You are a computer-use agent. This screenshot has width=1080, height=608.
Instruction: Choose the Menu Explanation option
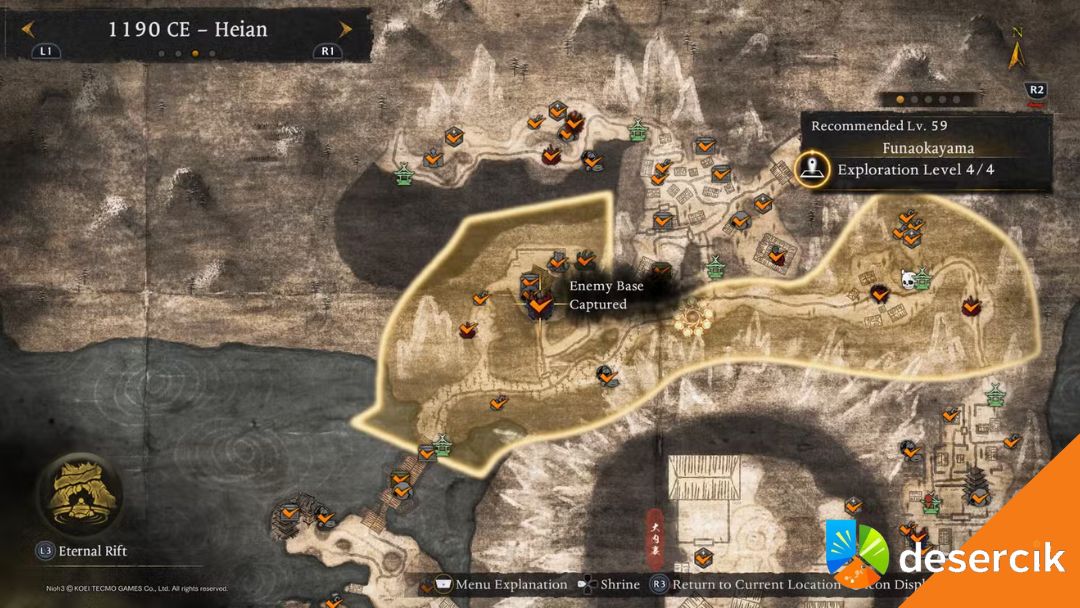501,584
